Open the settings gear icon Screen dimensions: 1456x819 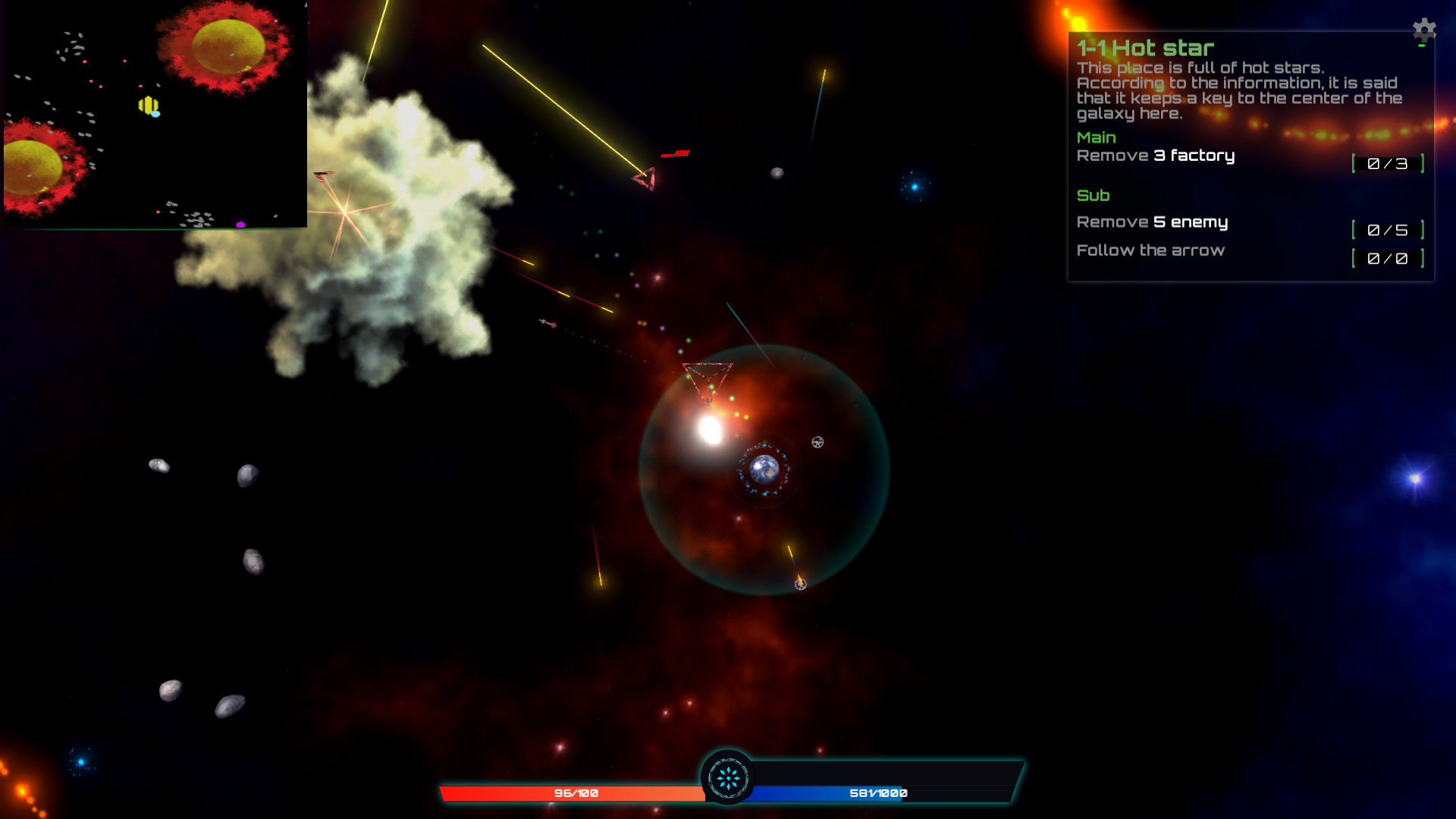tap(1423, 30)
